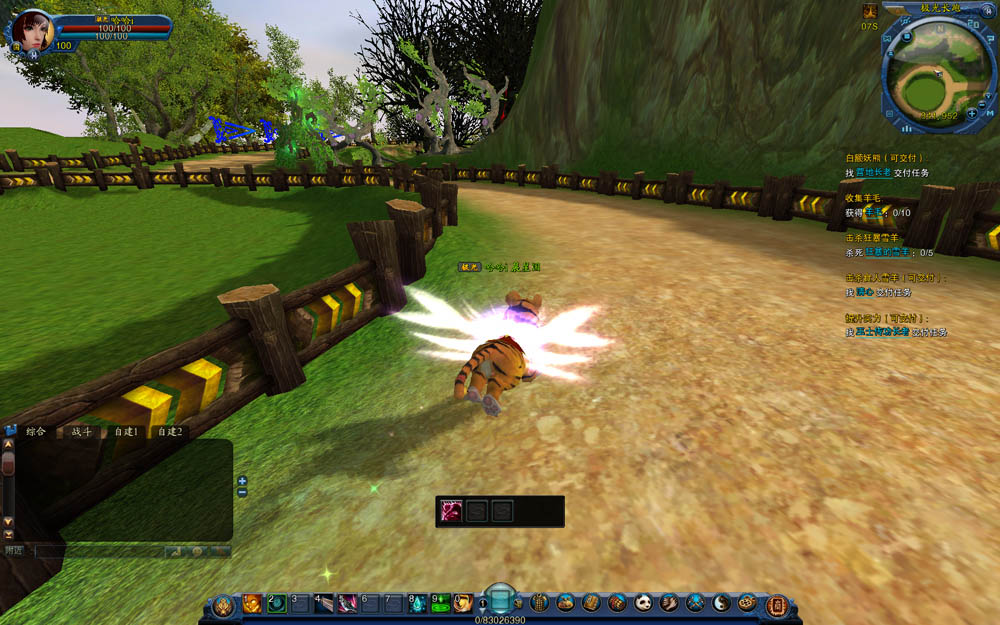Open the 附近 chat channel selector
Screen dimensions: 1000x625
point(14,551)
